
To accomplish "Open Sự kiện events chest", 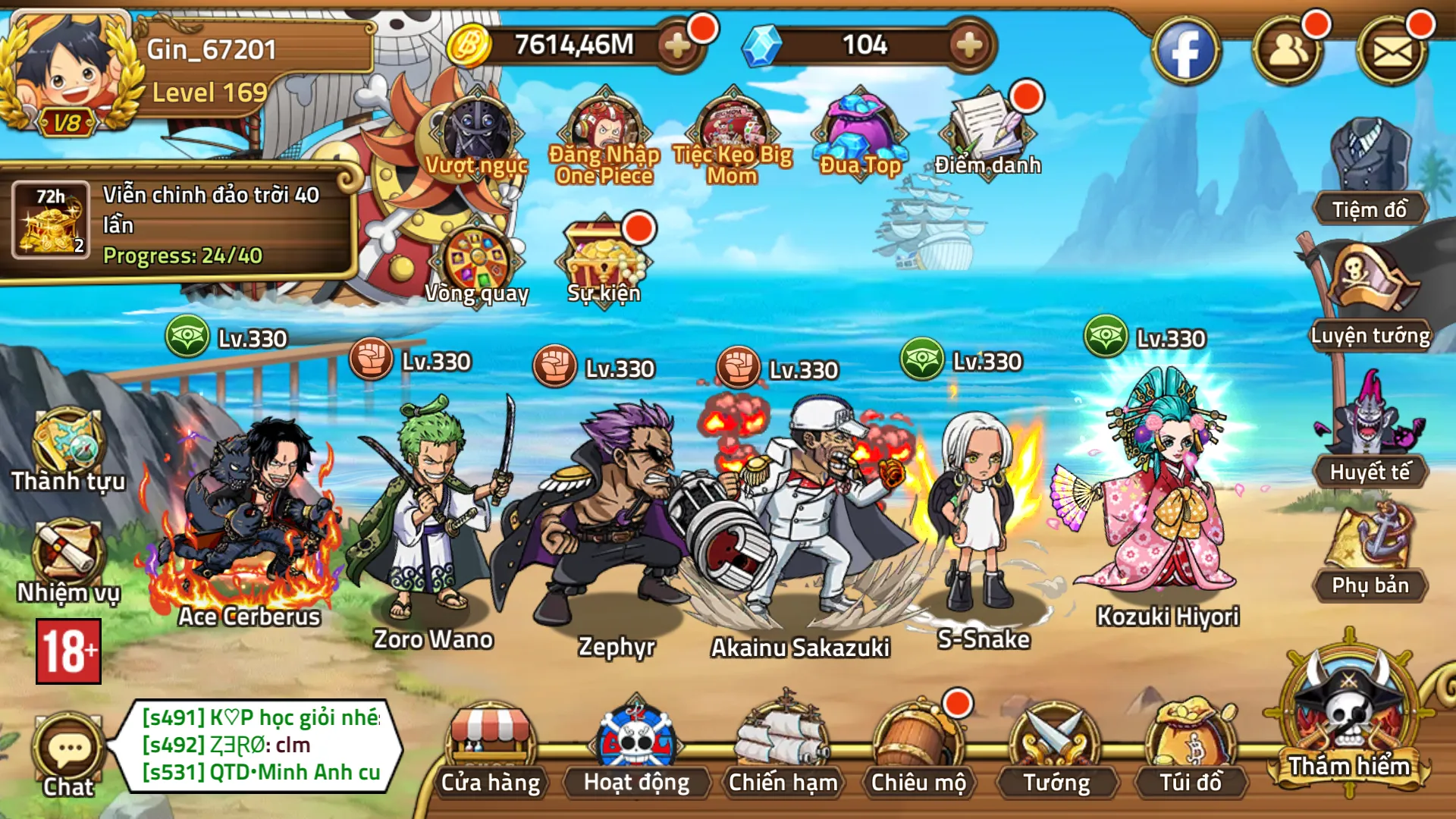I will [x=604, y=262].
